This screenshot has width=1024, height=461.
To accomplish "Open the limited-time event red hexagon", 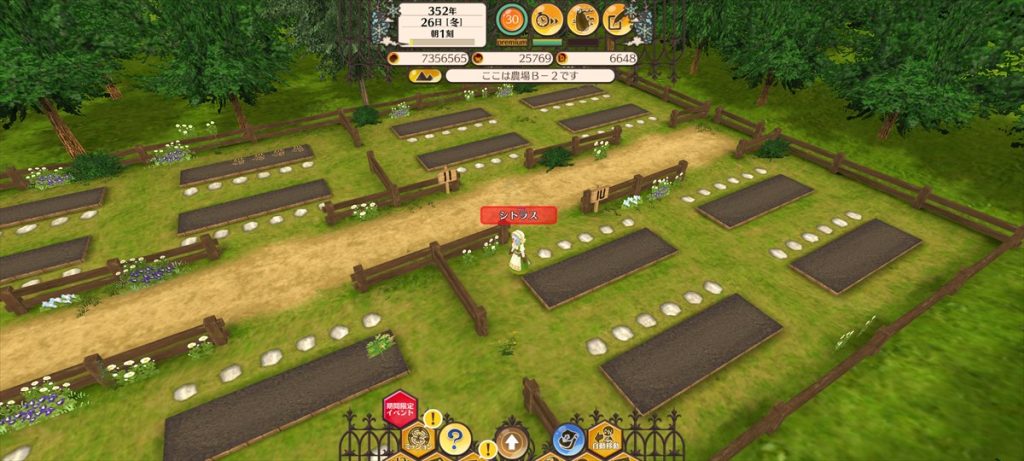I will (x=400, y=409).
